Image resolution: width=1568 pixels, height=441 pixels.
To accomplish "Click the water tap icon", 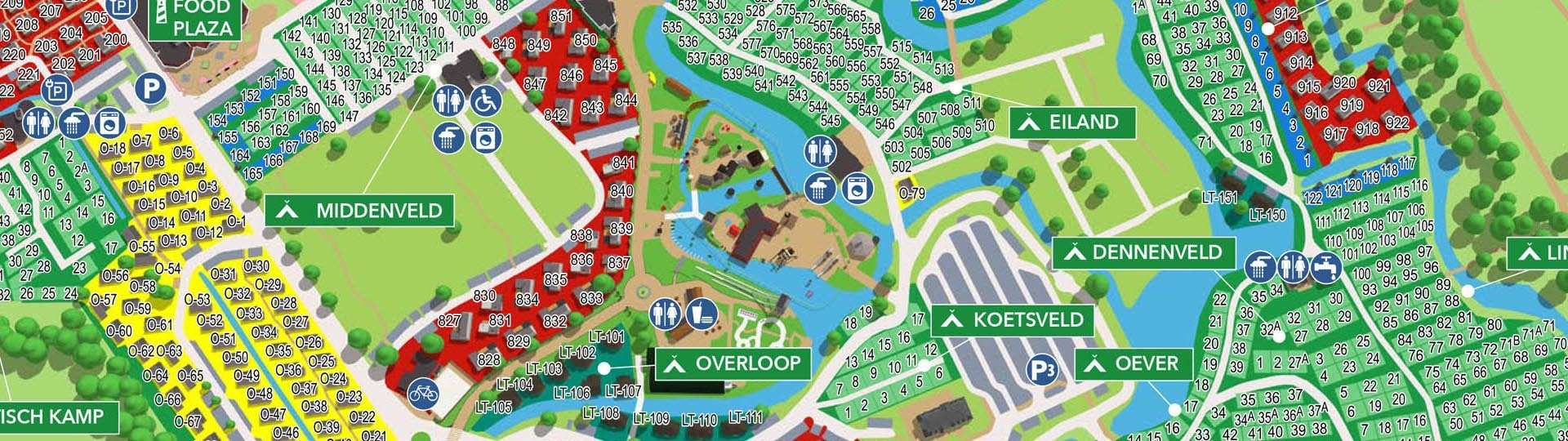I will tap(1324, 267).
